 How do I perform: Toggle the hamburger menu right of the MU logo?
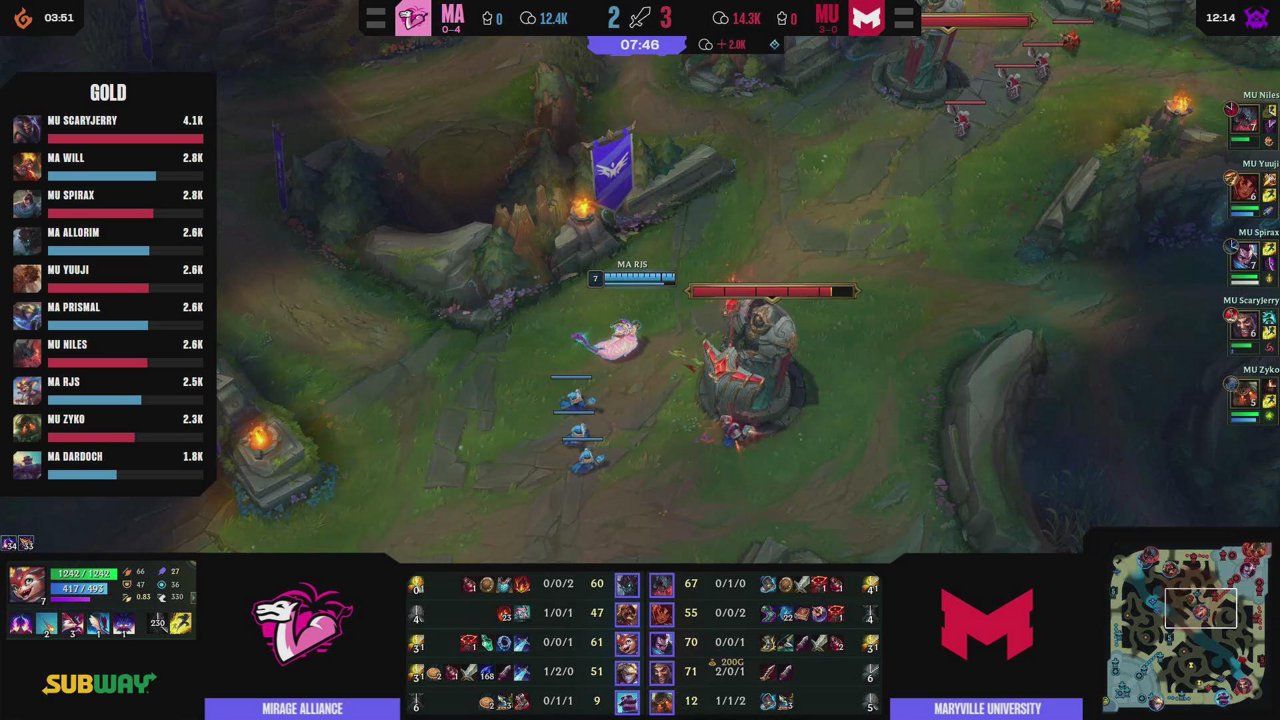(902, 17)
